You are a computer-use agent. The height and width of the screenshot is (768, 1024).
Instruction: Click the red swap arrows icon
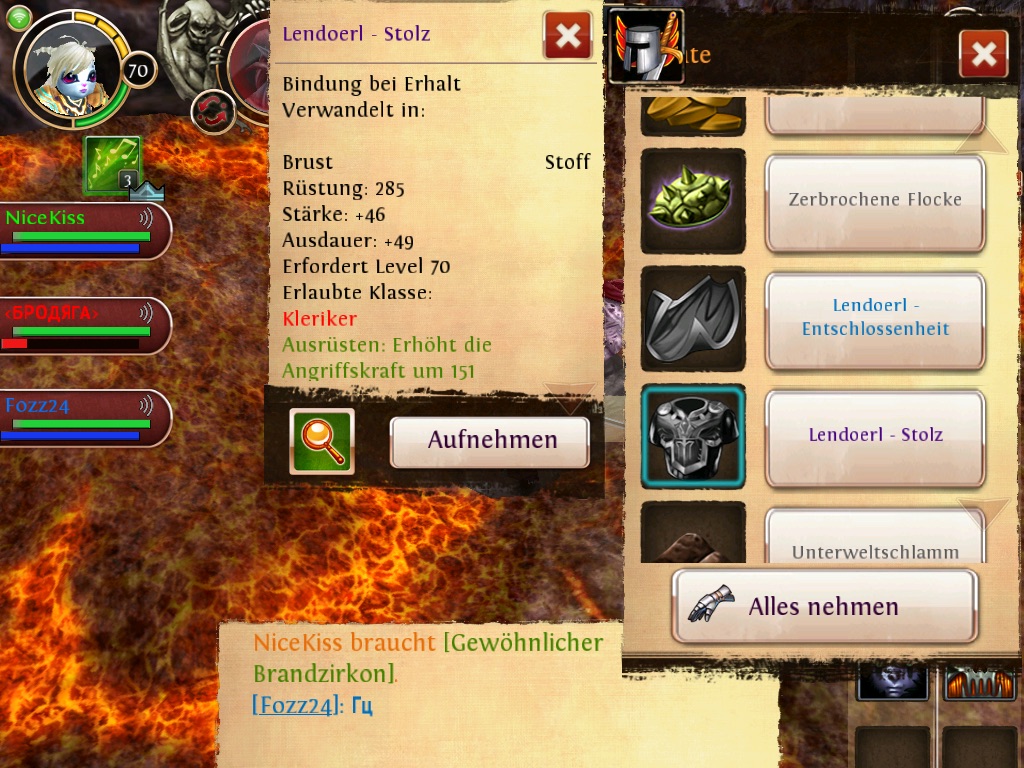coord(212,111)
